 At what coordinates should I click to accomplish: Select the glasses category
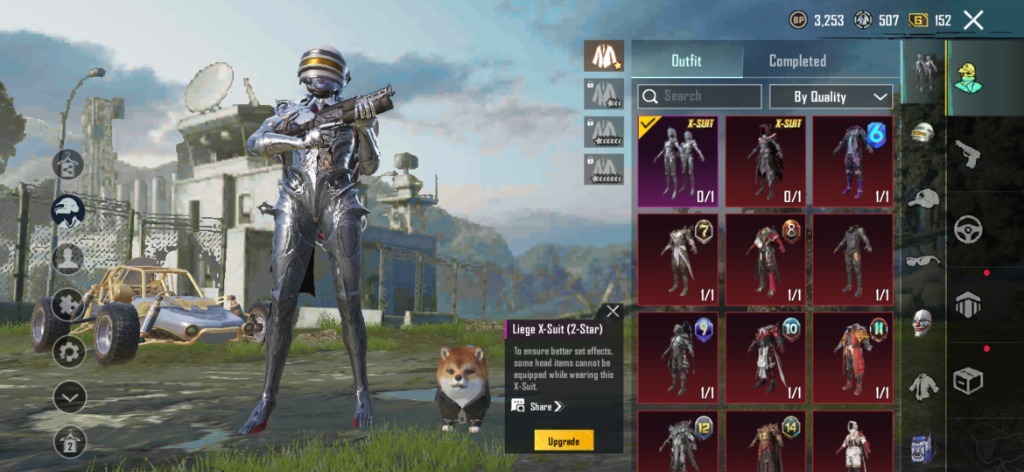(922, 260)
